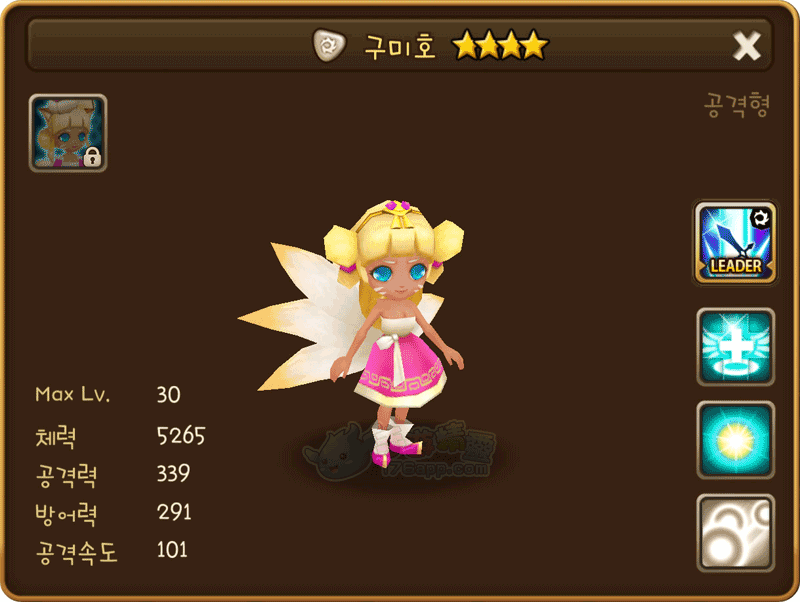Select the locked monster portrait thumbnail

(x=68, y=133)
